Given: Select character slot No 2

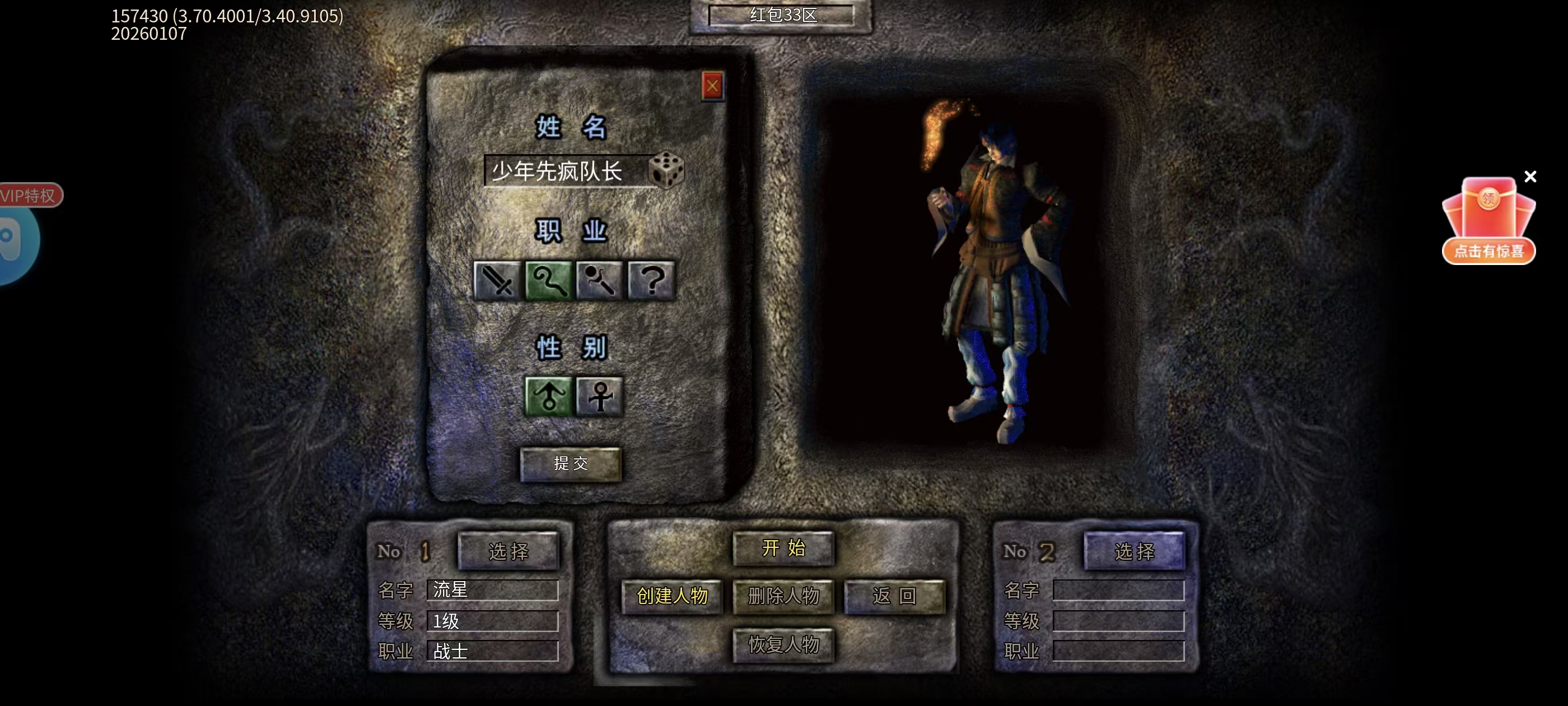Looking at the screenshot, I should click(1134, 551).
